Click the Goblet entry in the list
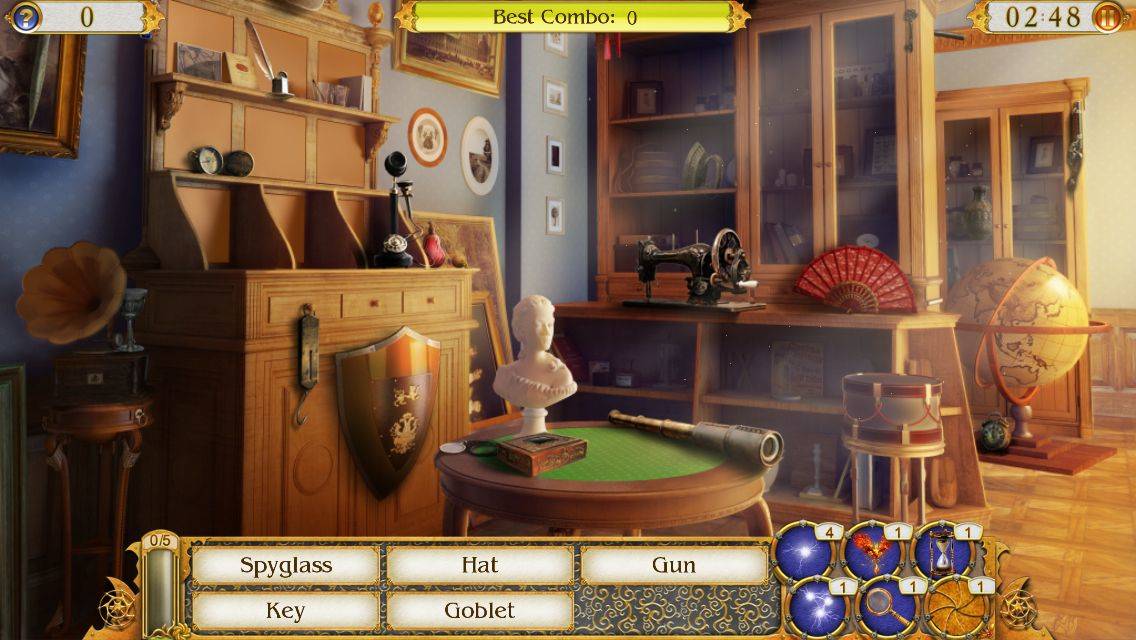The height and width of the screenshot is (640, 1136). pyautogui.click(x=480, y=610)
